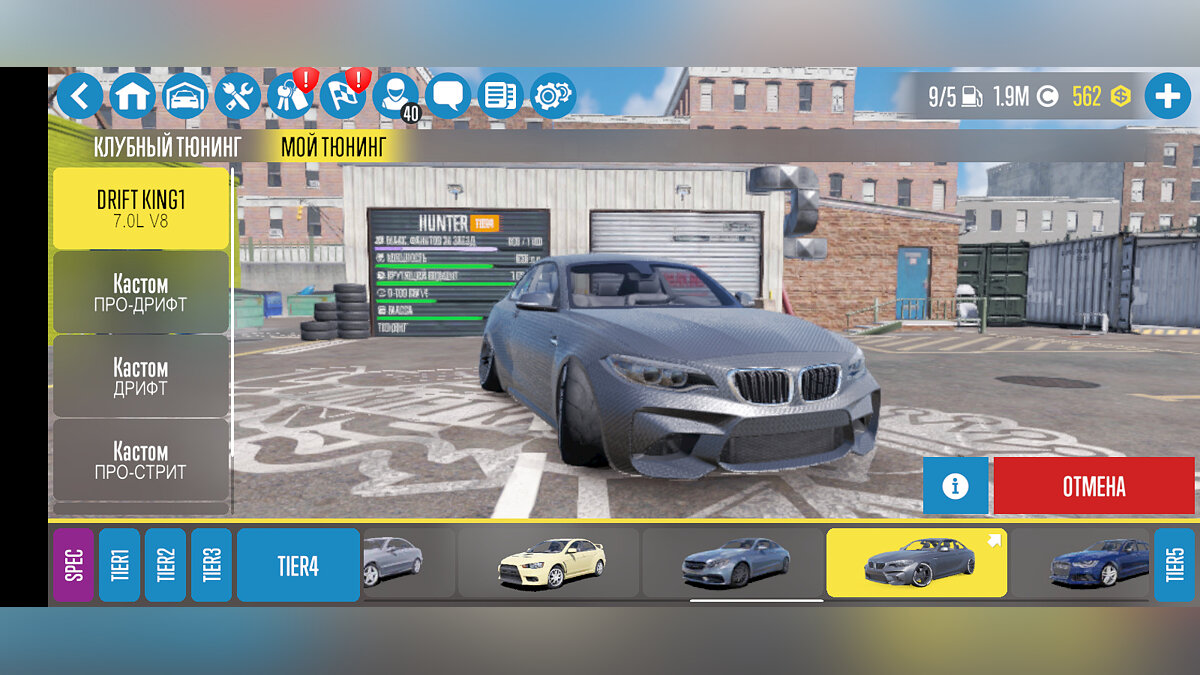Choose the Кастом ПРО-СТРИТ setup
This screenshot has width=1200, height=675.
pos(141,460)
